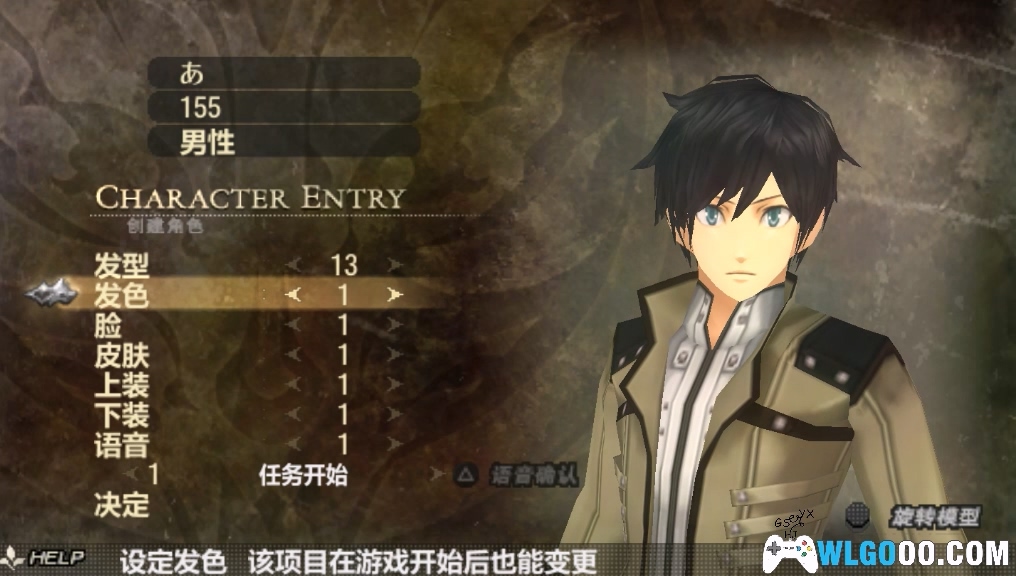
Task: Select the 脸 face row
Action: 107,325
